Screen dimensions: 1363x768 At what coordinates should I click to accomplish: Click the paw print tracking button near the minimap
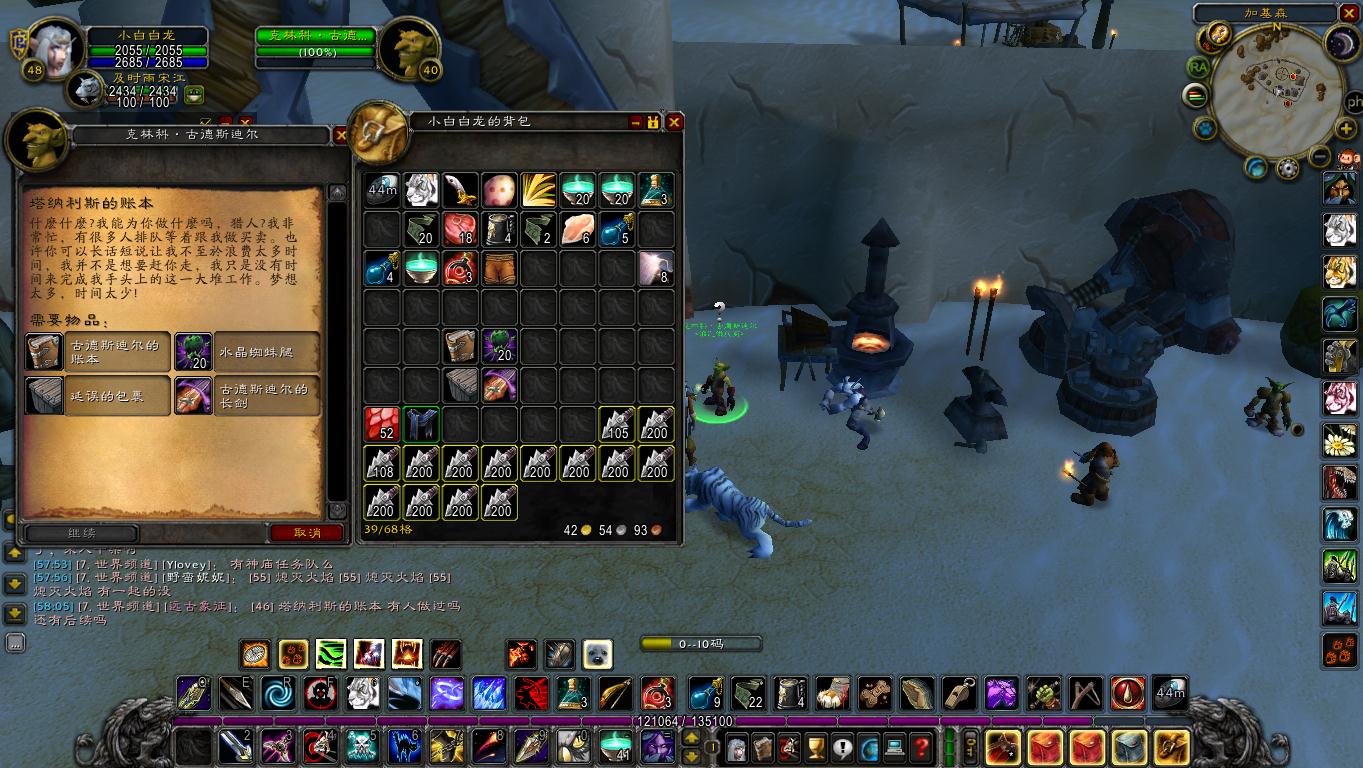coord(1206,129)
